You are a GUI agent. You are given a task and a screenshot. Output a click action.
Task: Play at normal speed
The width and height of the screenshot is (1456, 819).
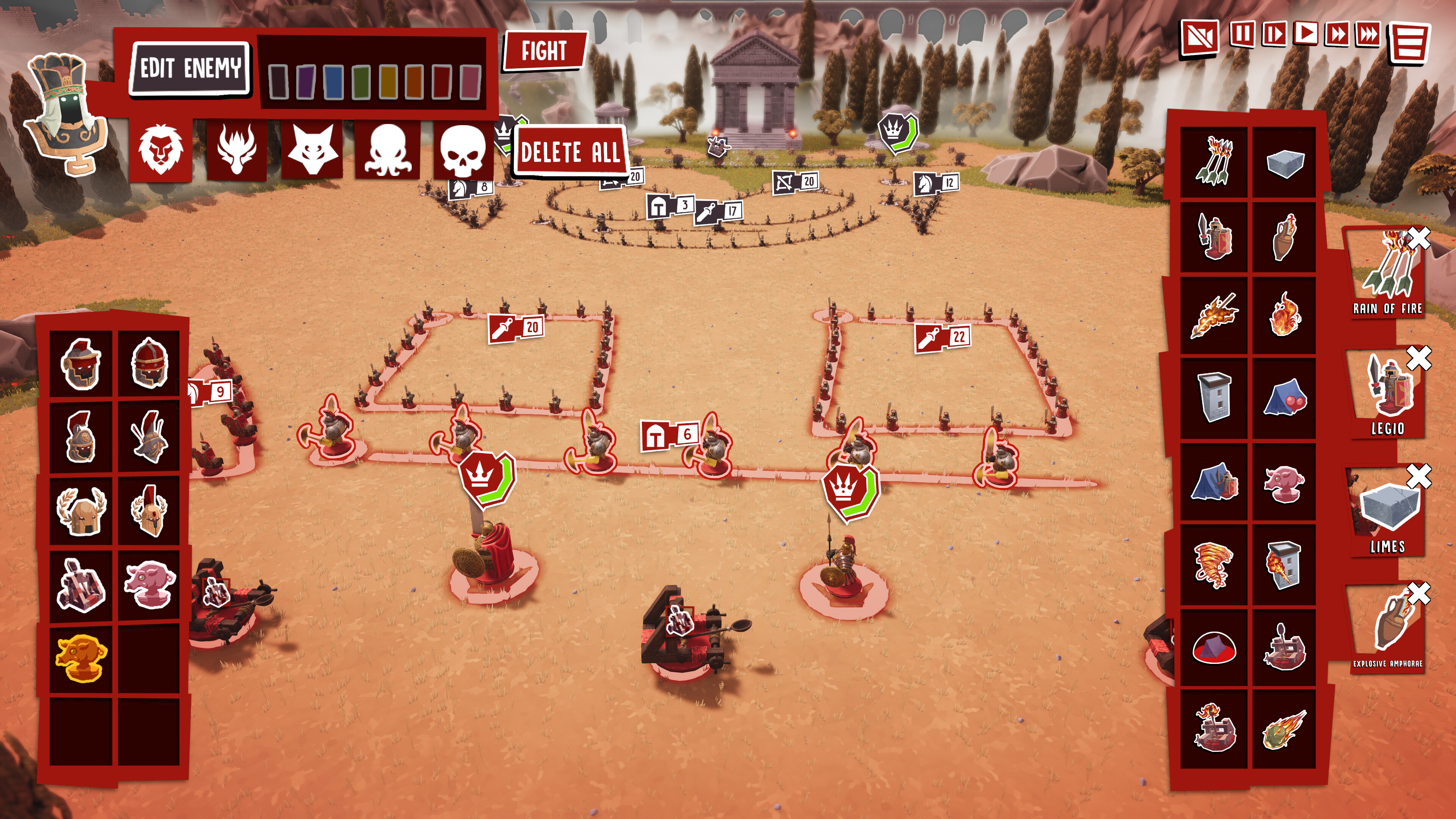(x=1305, y=34)
